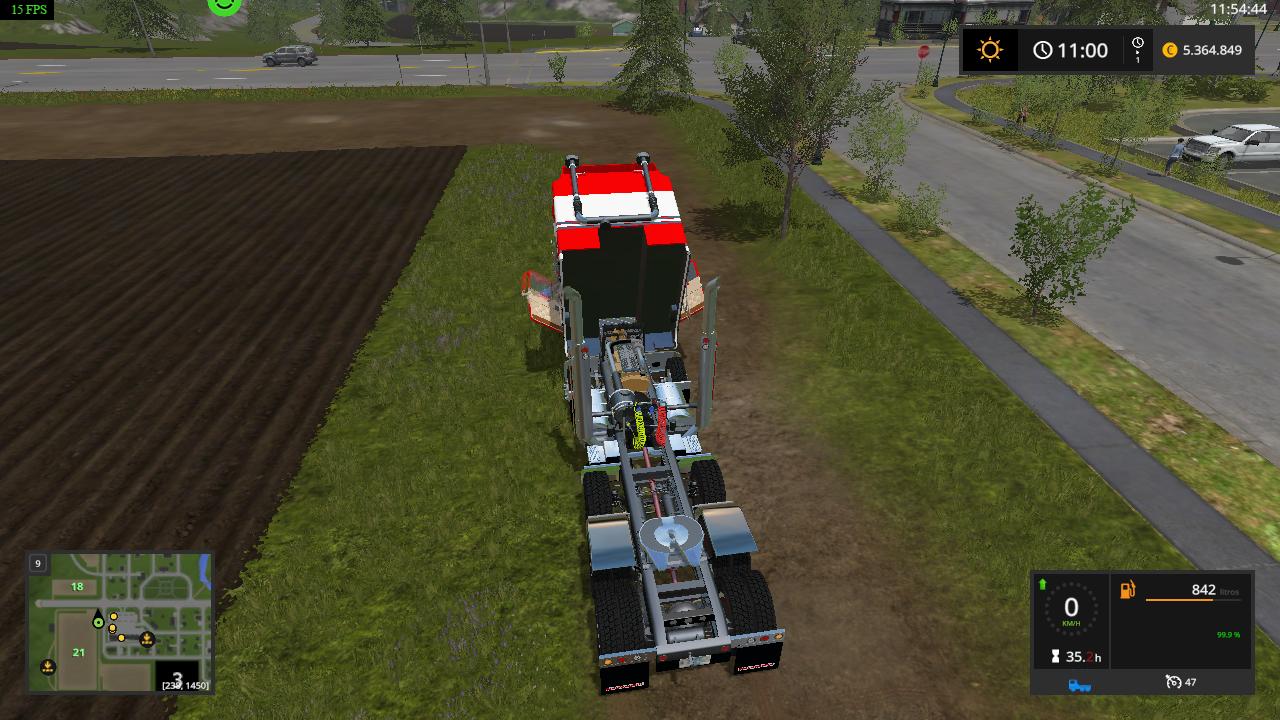The width and height of the screenshot is (1280, 720).
Task: Select the sun weather icon
Action: point(990,50)
